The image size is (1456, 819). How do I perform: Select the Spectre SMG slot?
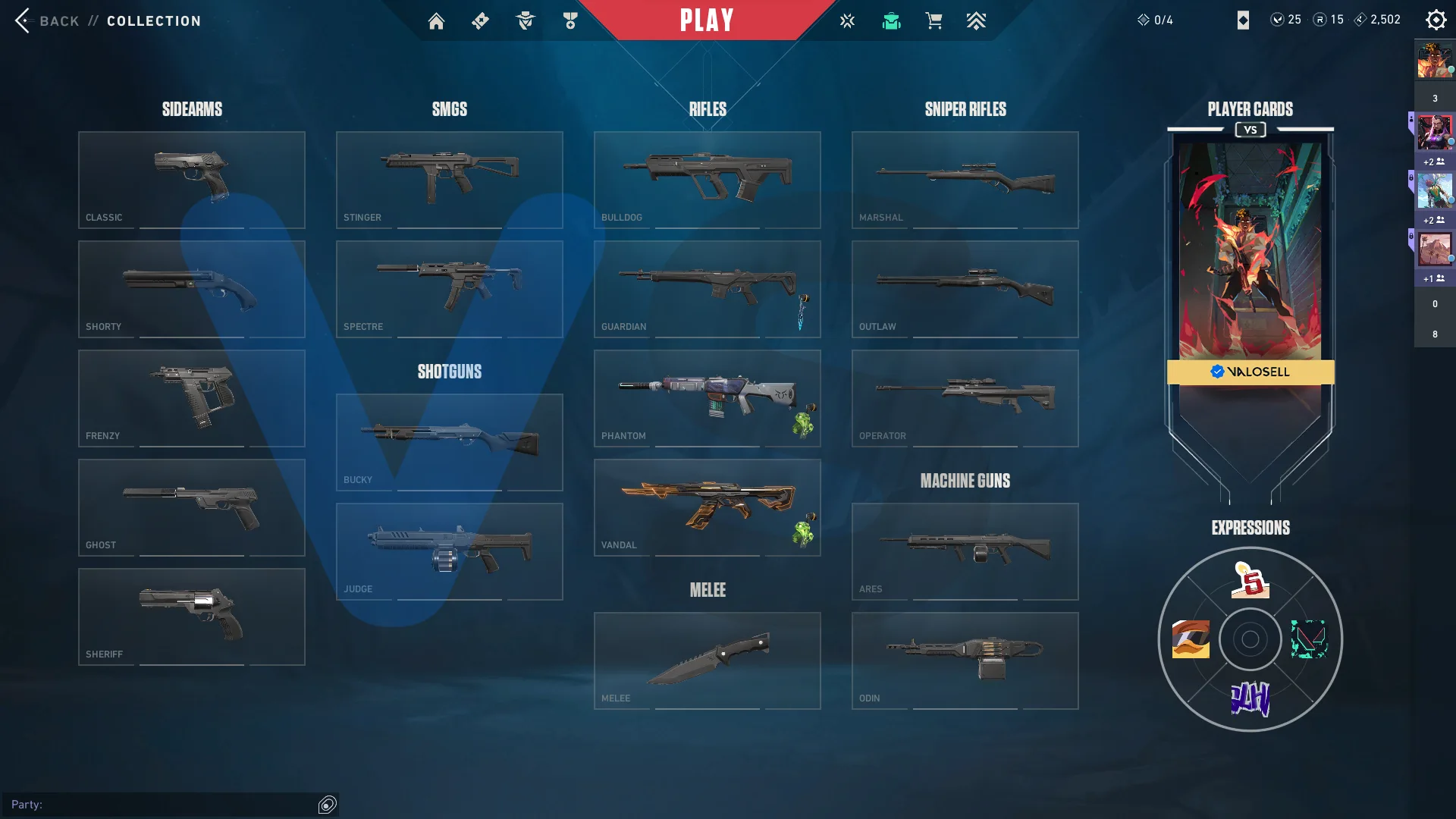(450, 289)
